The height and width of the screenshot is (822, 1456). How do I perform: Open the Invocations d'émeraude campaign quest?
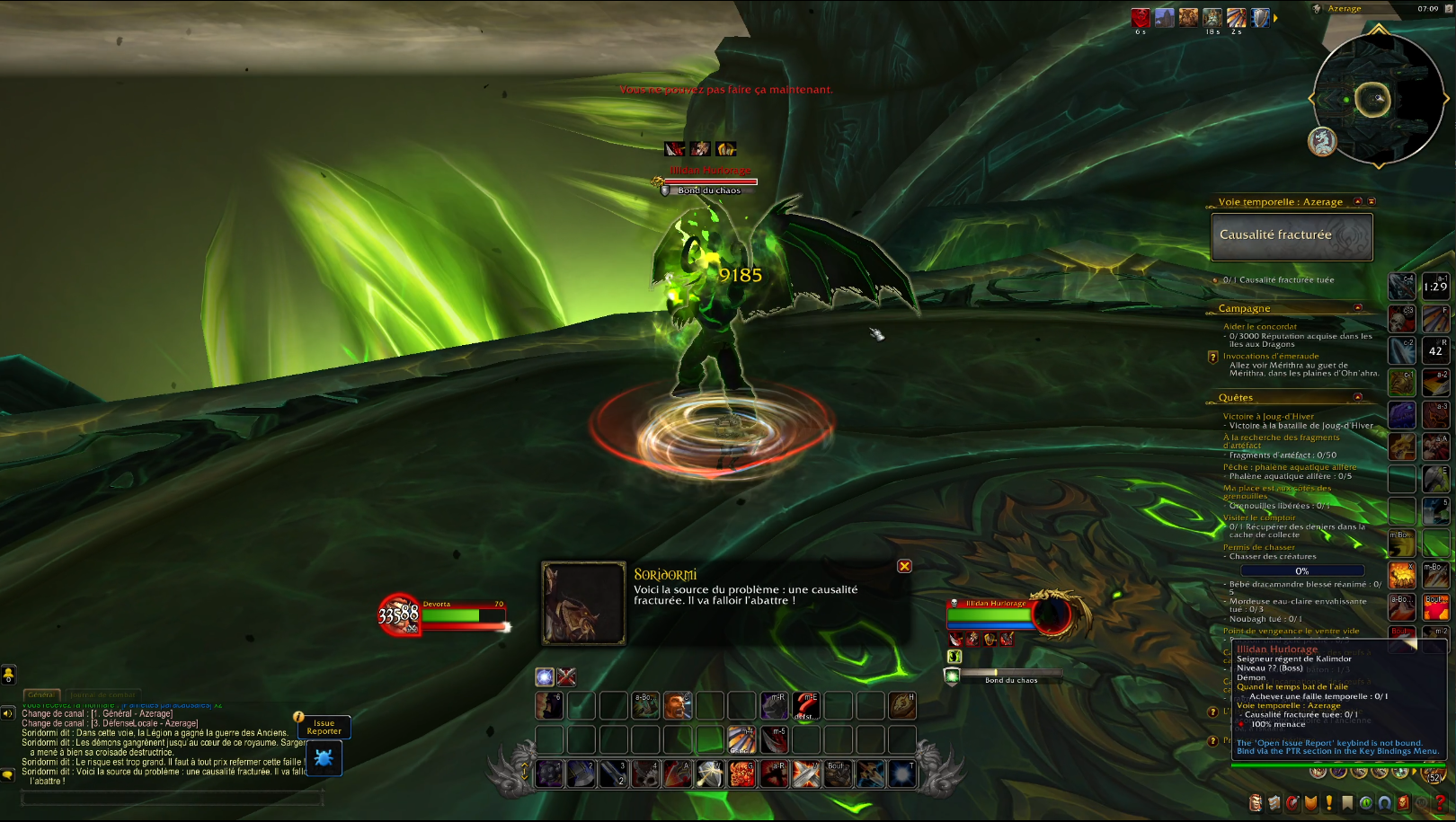pyautogui.click(x=1271, y=356)
